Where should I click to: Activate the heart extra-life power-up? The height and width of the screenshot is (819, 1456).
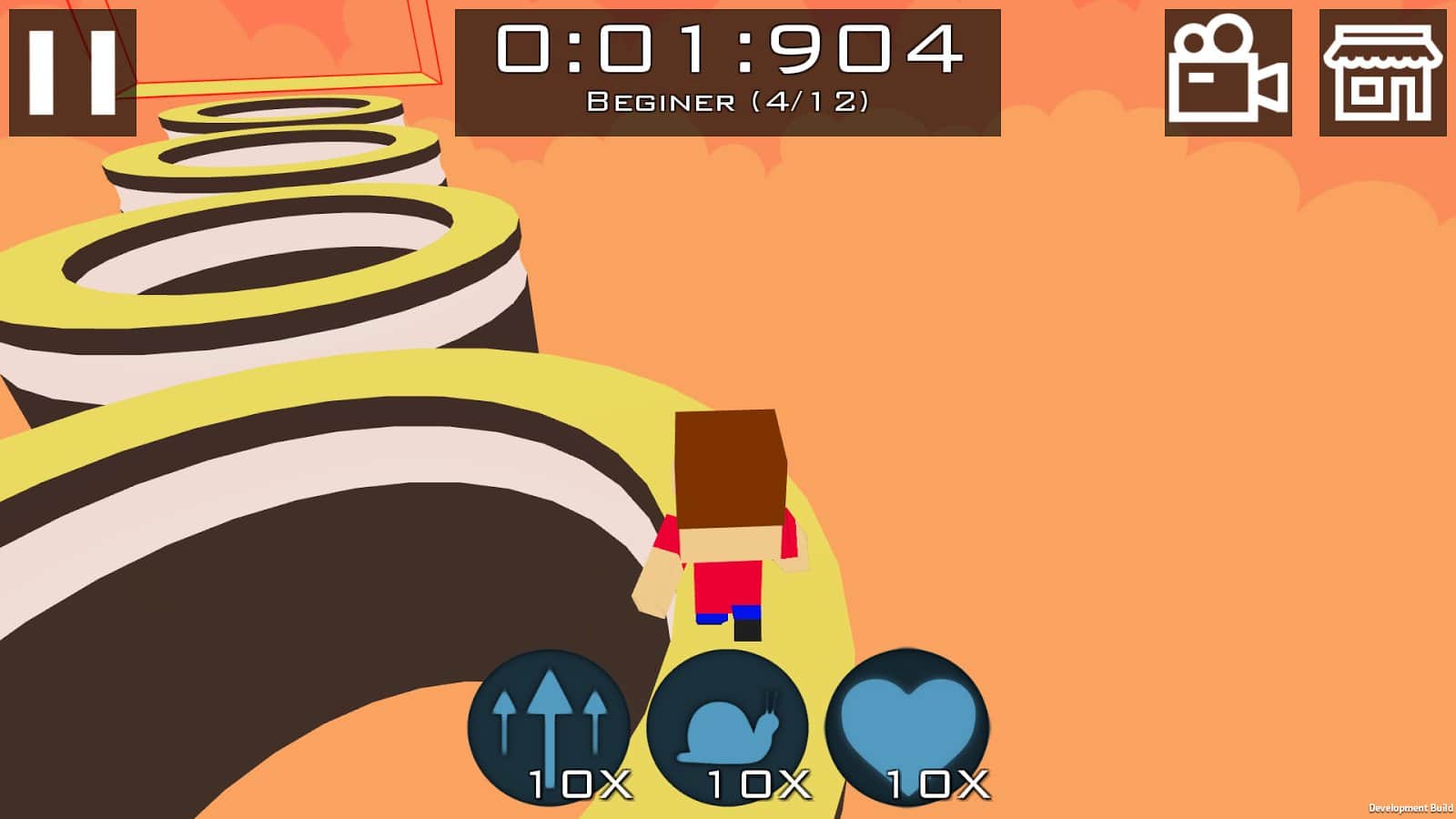(x=907, y=728)
